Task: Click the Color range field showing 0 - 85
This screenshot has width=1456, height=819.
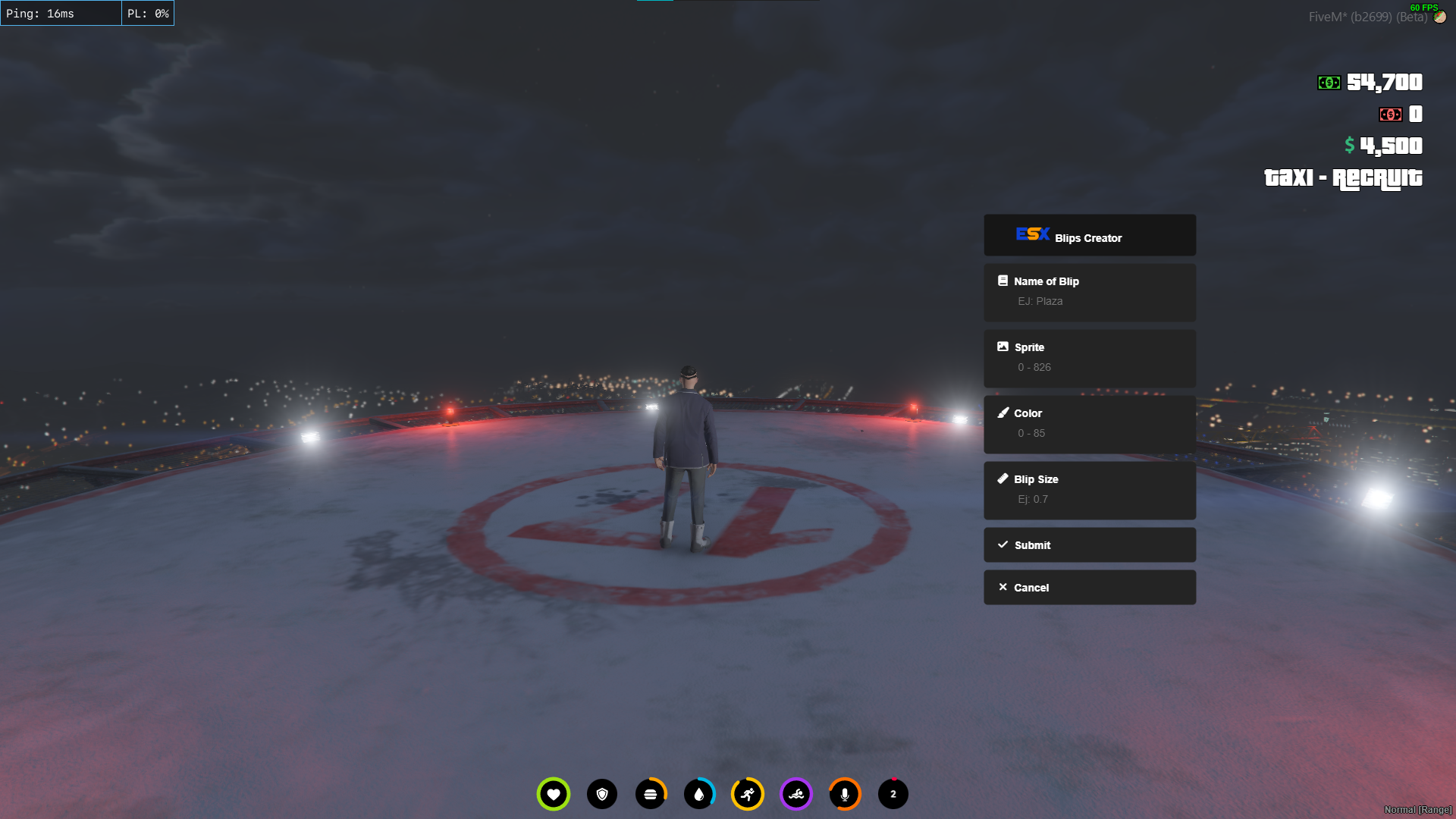Action: [x=1090, y=424]
